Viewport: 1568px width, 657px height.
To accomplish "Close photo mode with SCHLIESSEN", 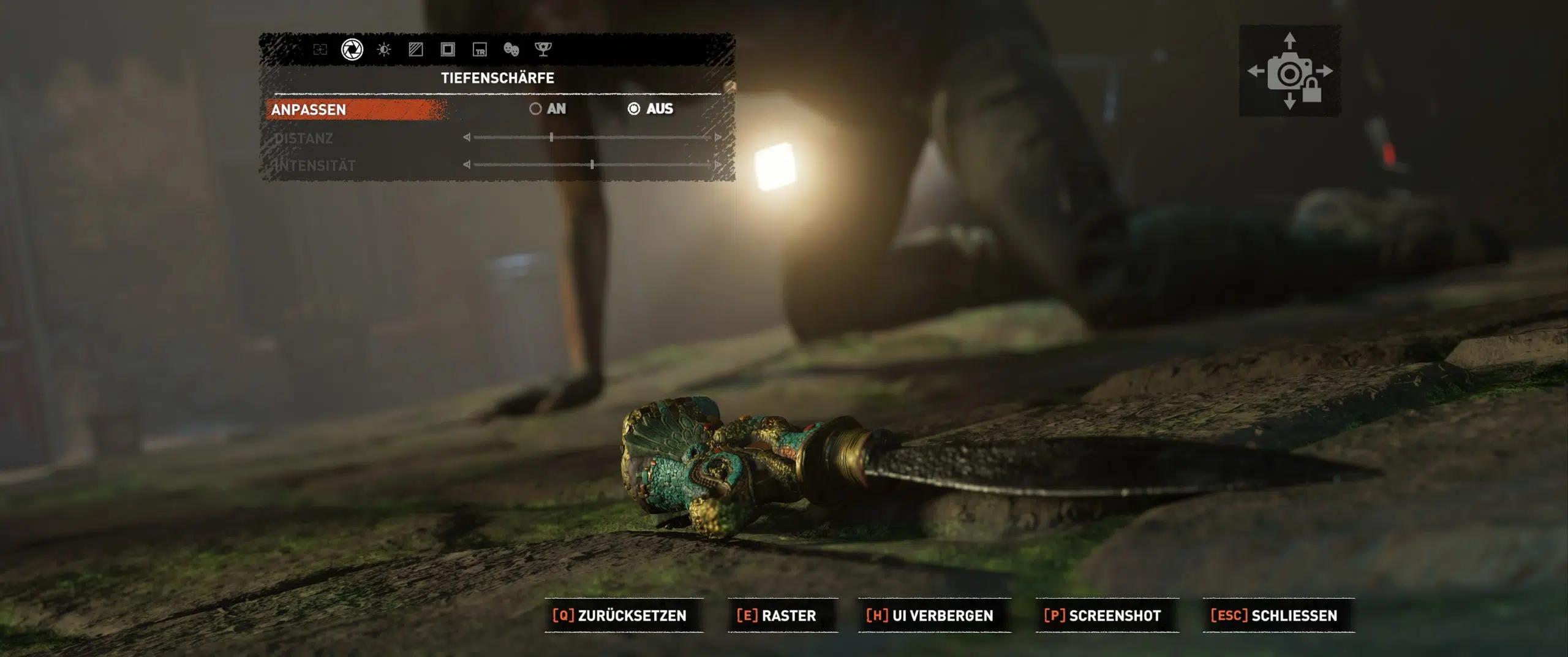I will (x=1274, y=615).
